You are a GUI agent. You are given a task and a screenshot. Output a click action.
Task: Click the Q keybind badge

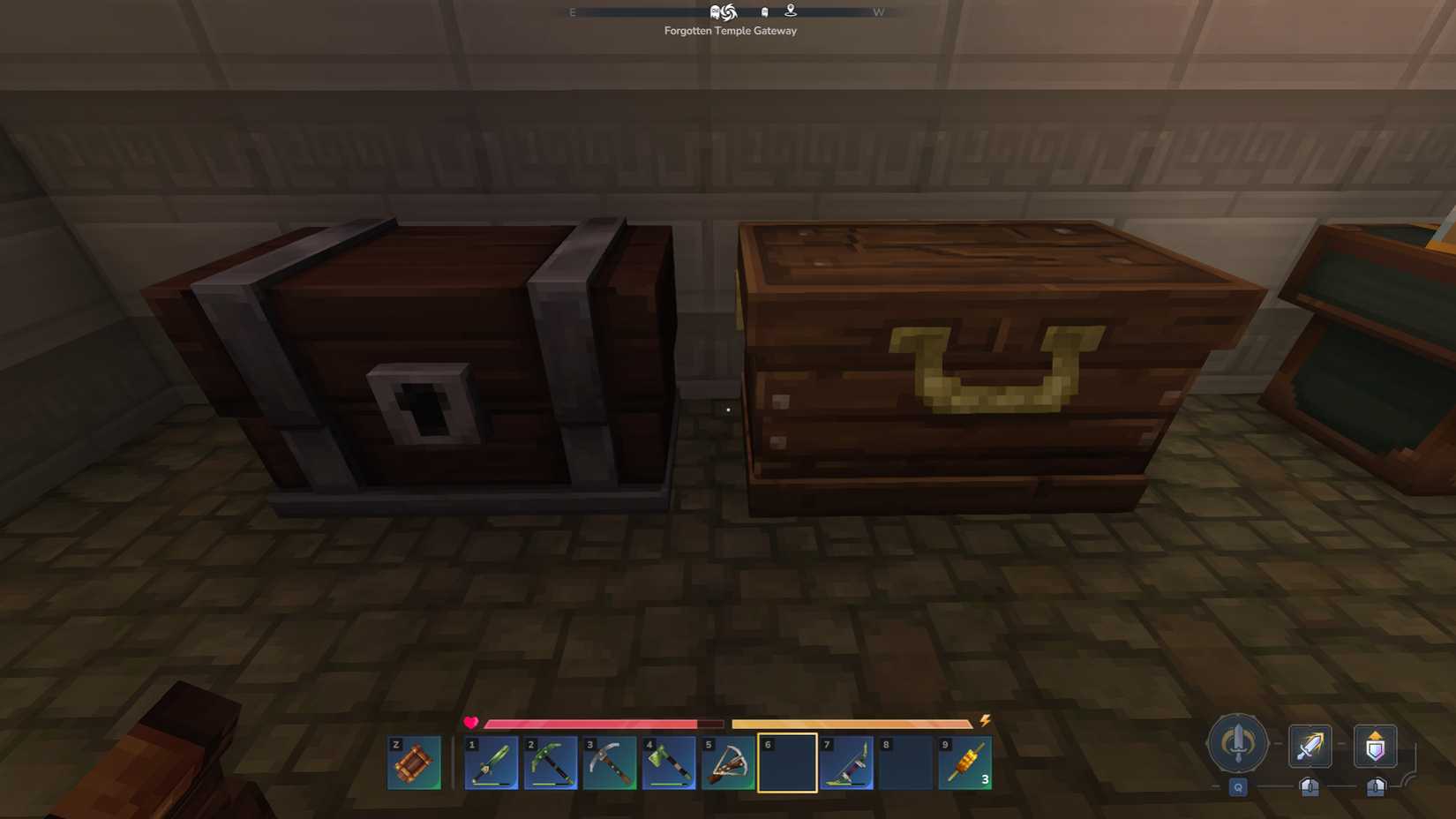[x=1237, y=788]
